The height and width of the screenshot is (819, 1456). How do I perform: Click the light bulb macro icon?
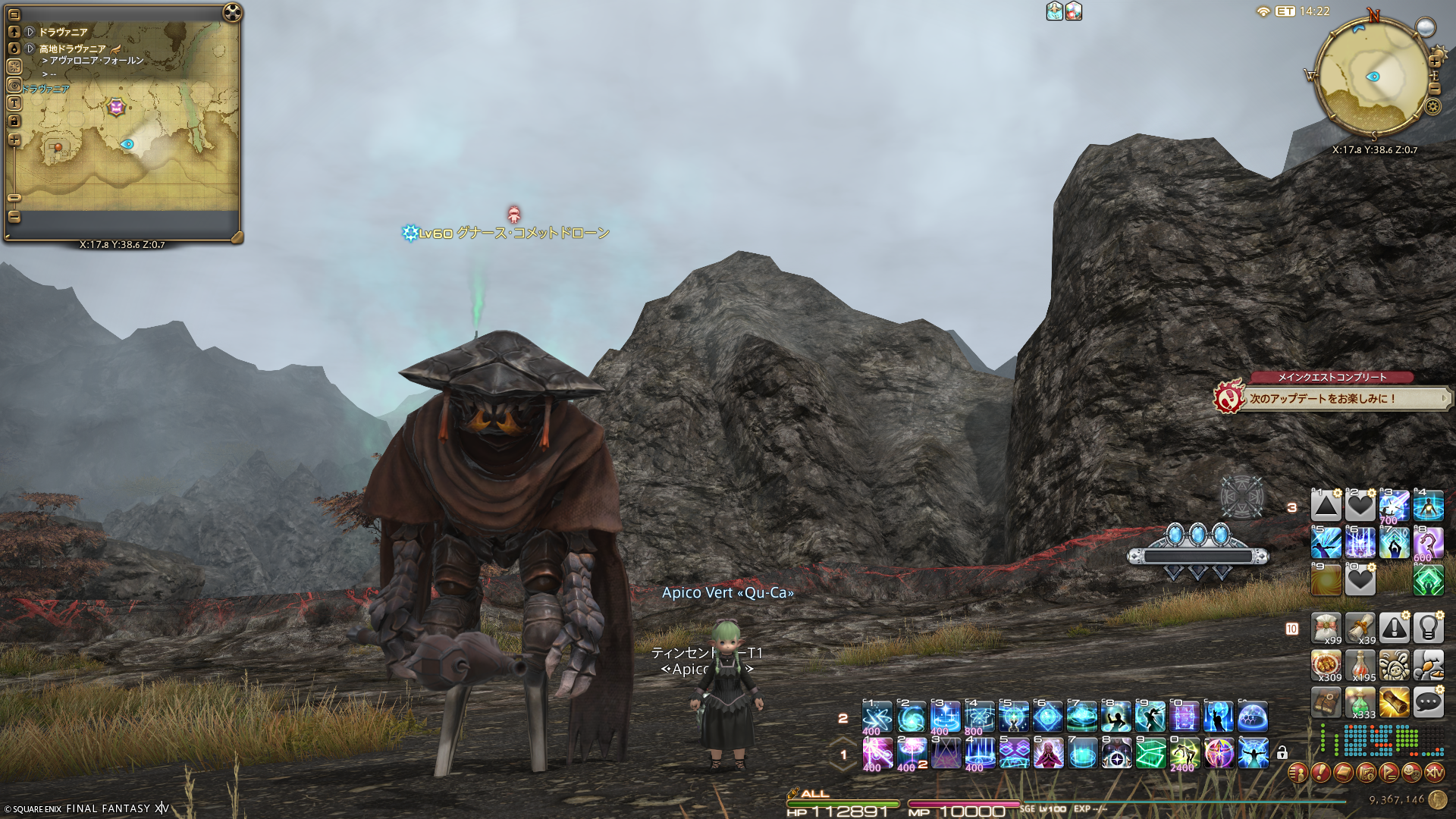(1428, 628)
